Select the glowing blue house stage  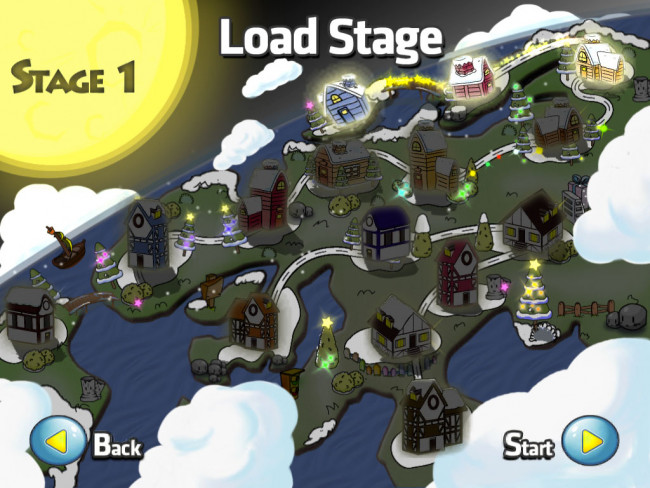[x=348, y=101]
